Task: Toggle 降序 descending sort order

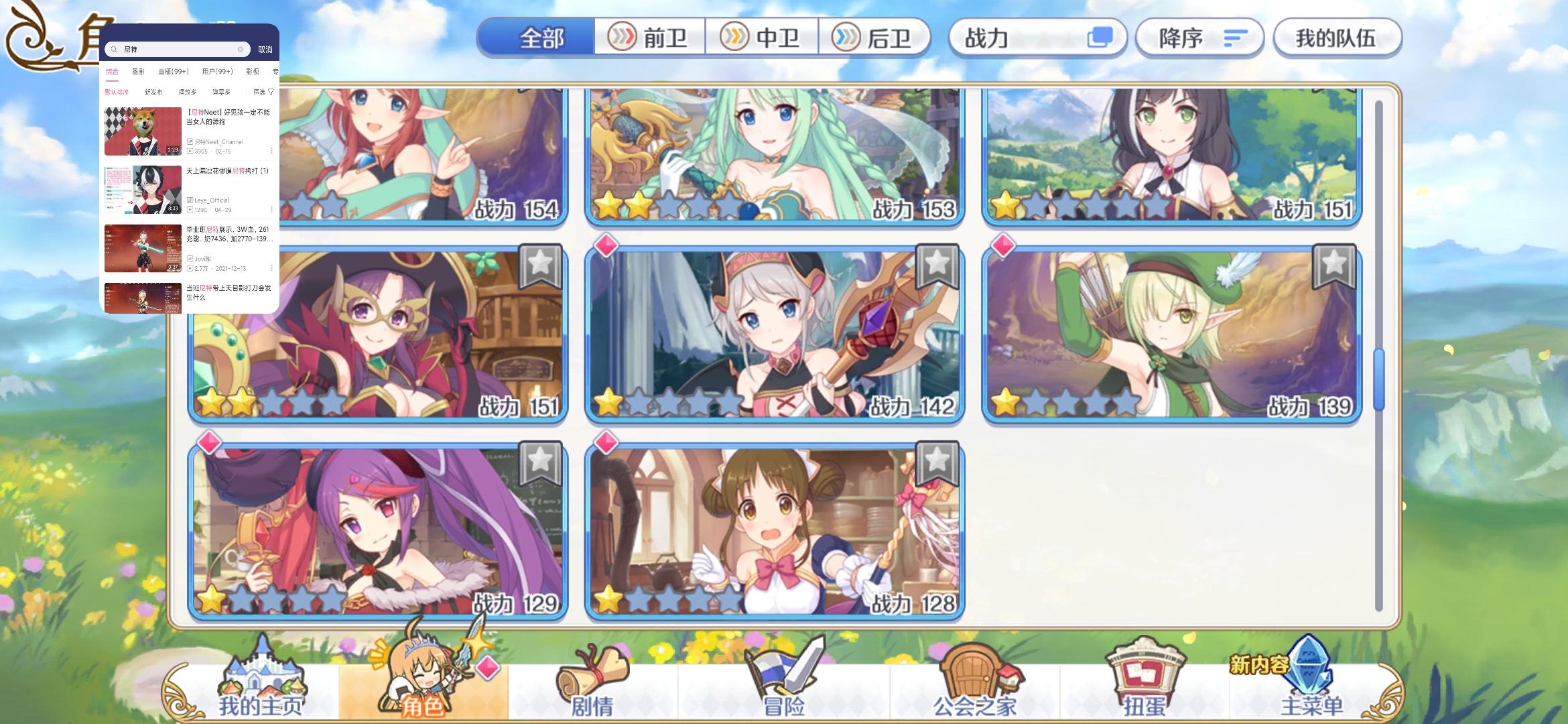Action: pyautogui.click(x=1199, y=38)
